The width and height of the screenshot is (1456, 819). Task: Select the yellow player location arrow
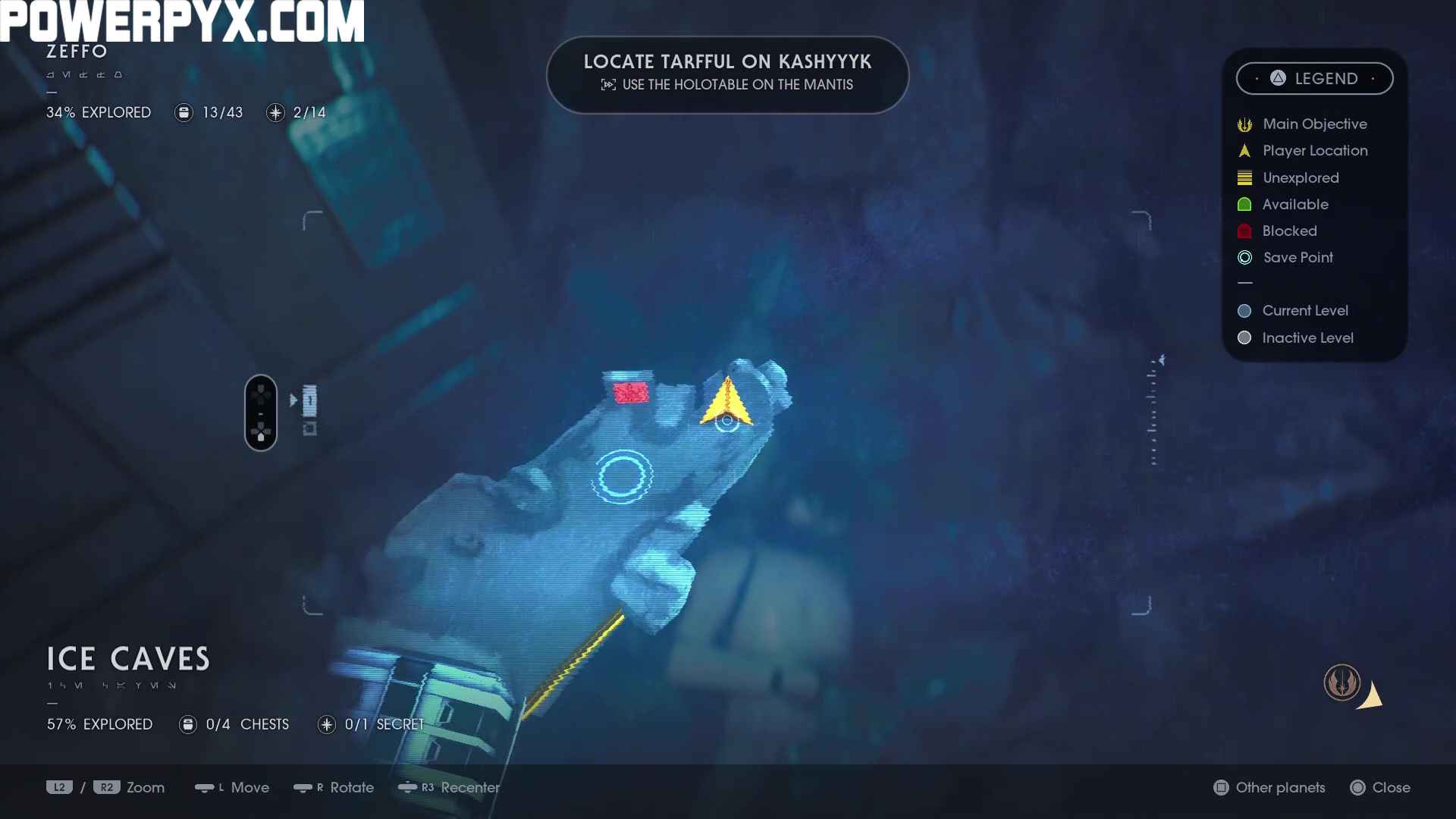tap(726, 403)
